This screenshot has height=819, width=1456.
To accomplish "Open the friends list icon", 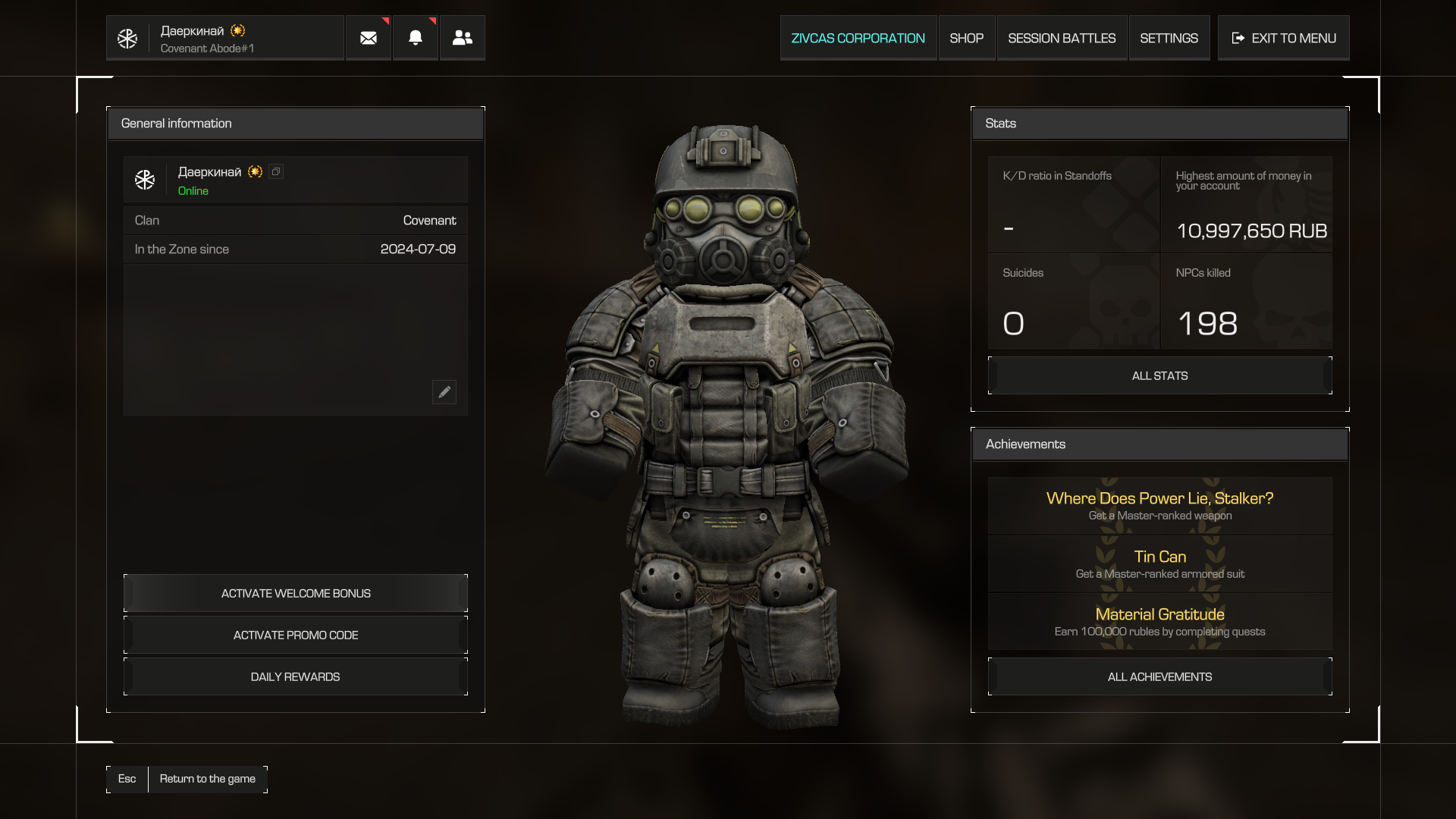I will click(x=463, y=38).
